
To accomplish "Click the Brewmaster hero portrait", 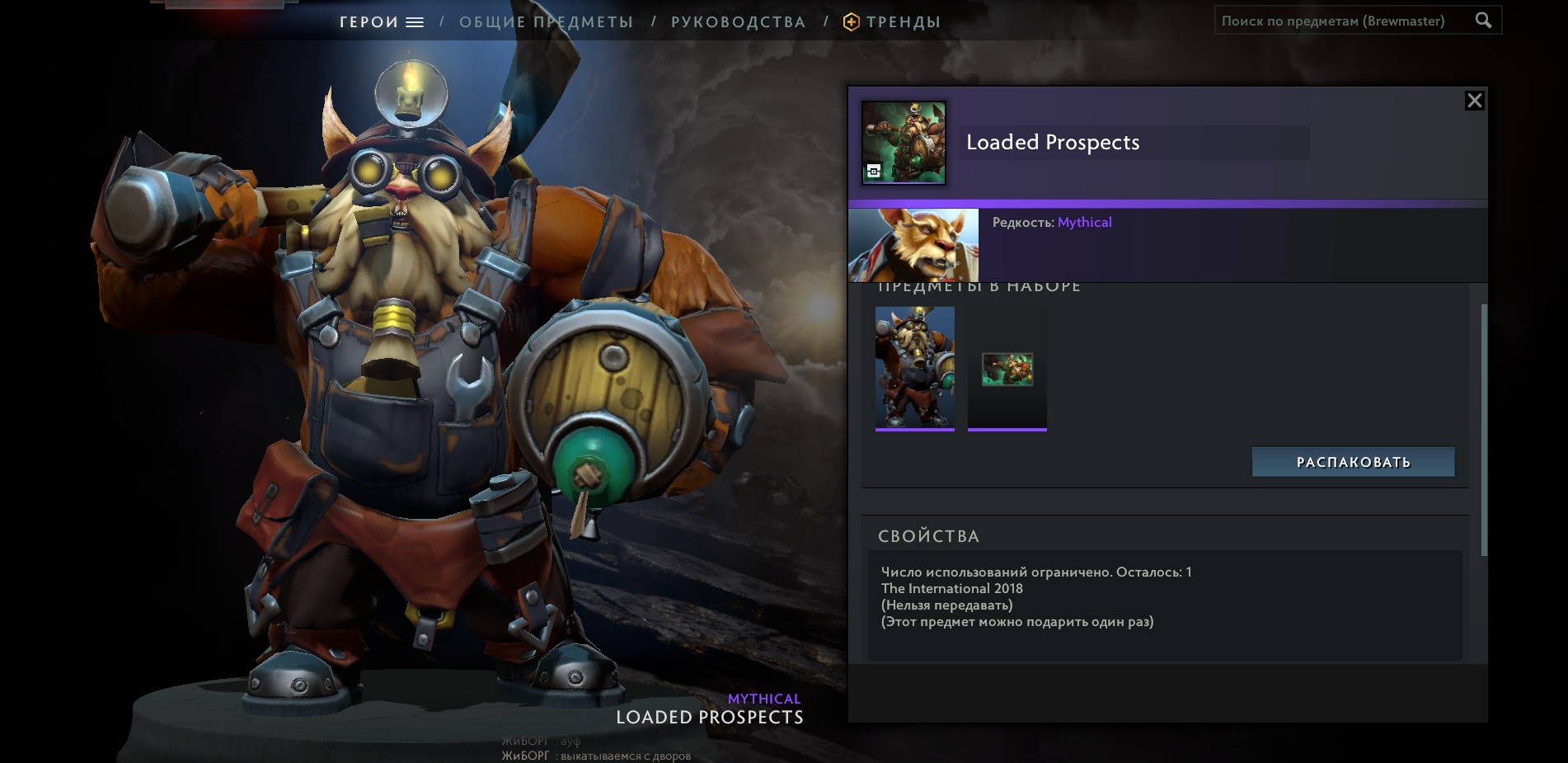I will [913, 245].
